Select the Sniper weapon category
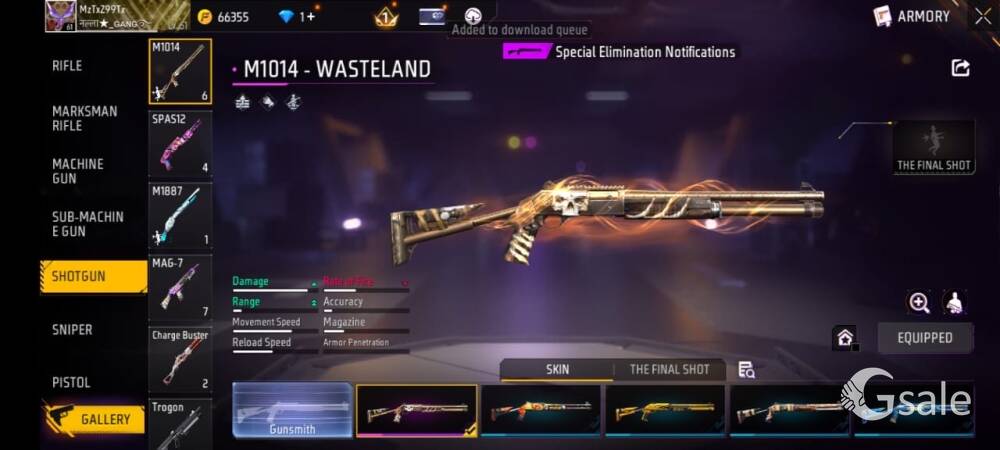The width and height of the screenshot is (1000, 450). (x=72, y=330)
